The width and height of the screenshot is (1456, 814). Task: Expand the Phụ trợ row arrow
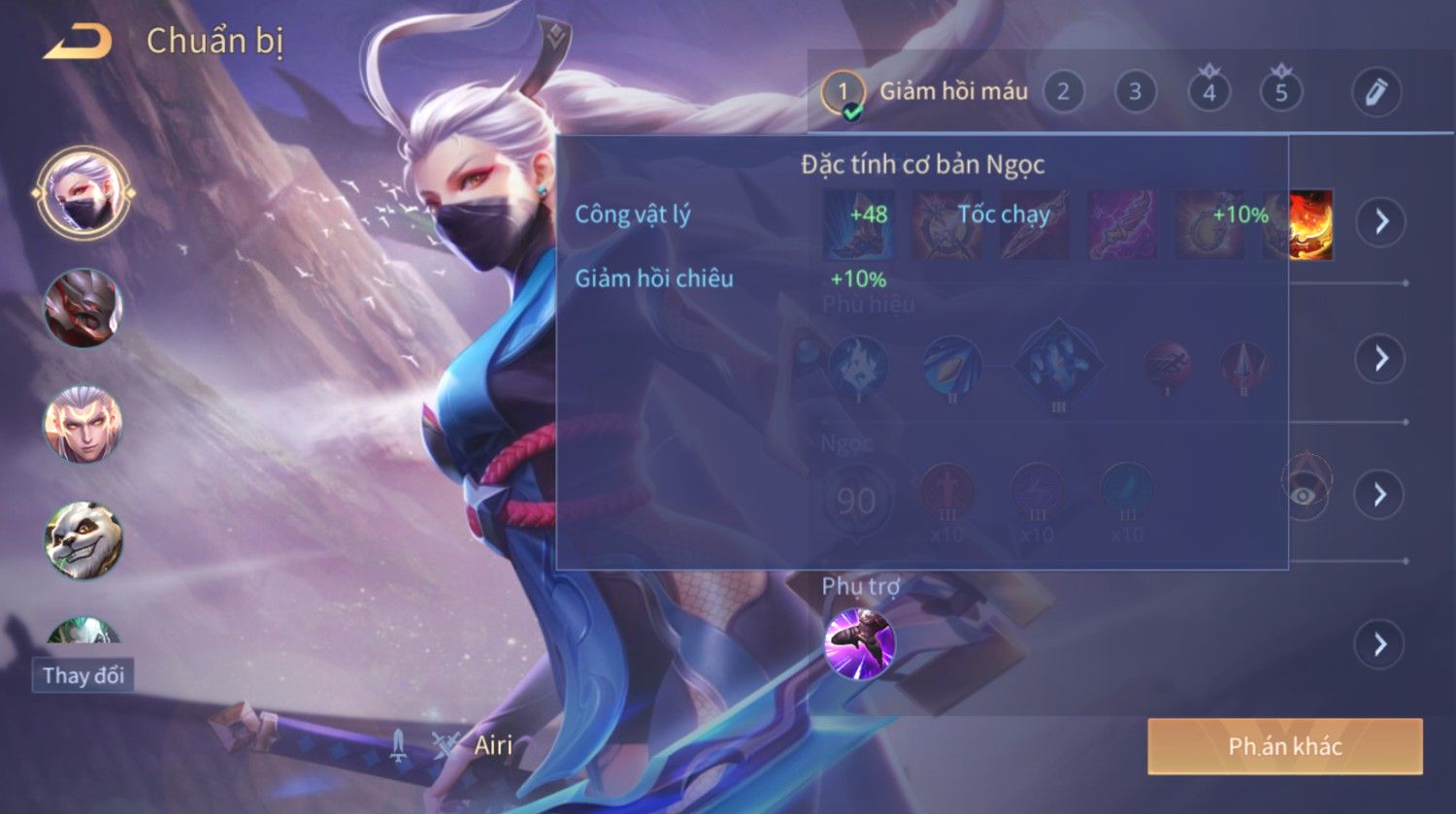point(1380,644)
